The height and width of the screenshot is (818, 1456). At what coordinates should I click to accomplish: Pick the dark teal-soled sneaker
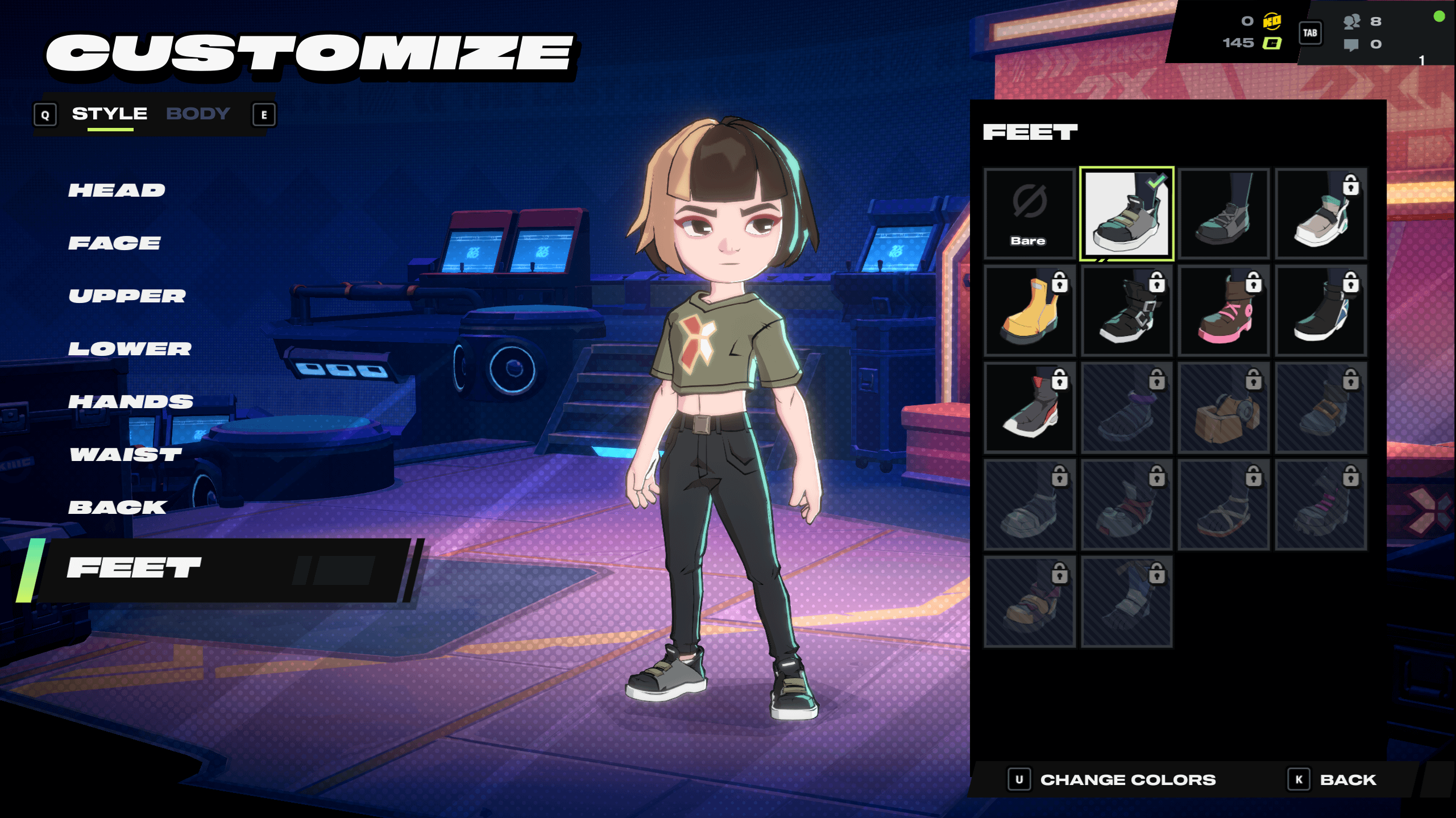tap(1223, 214)
